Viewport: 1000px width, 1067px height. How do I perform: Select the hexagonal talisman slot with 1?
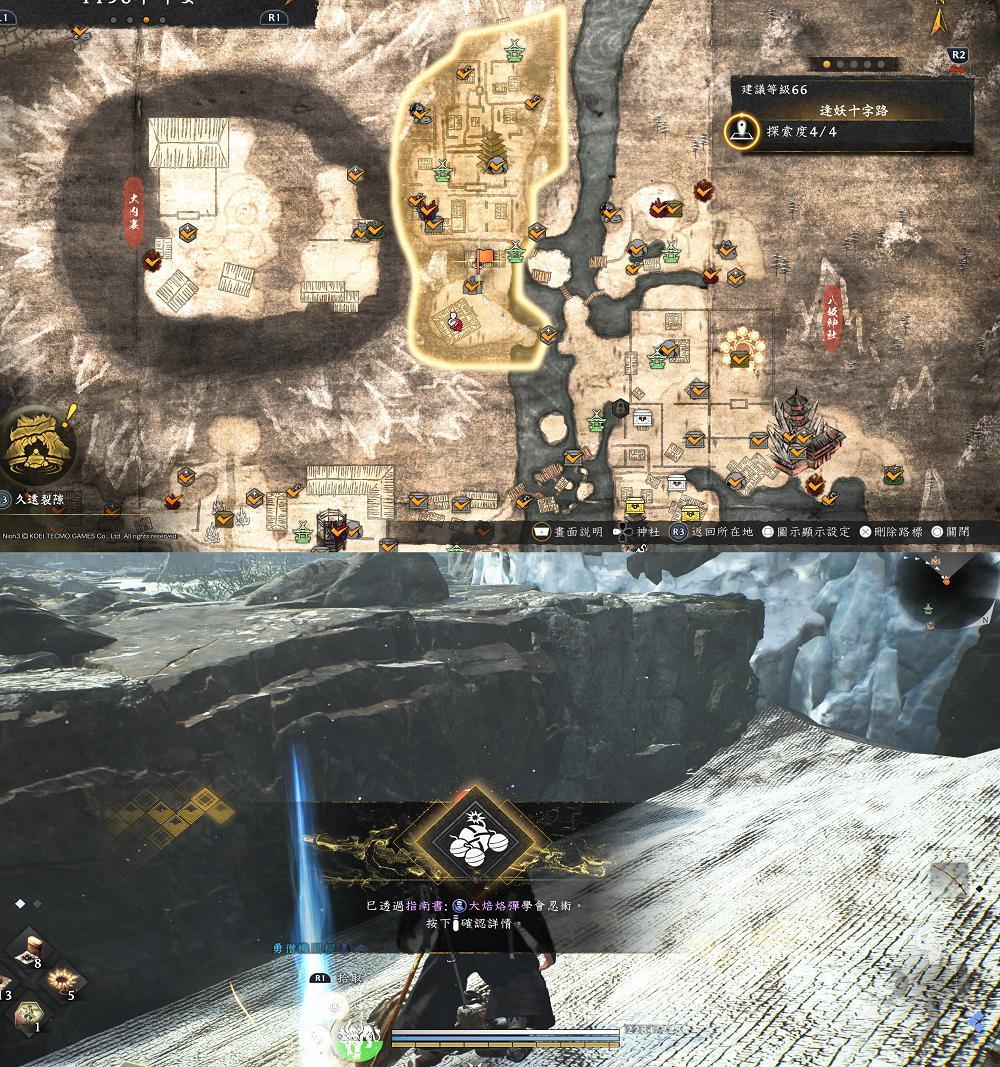tap(31, 1016)
